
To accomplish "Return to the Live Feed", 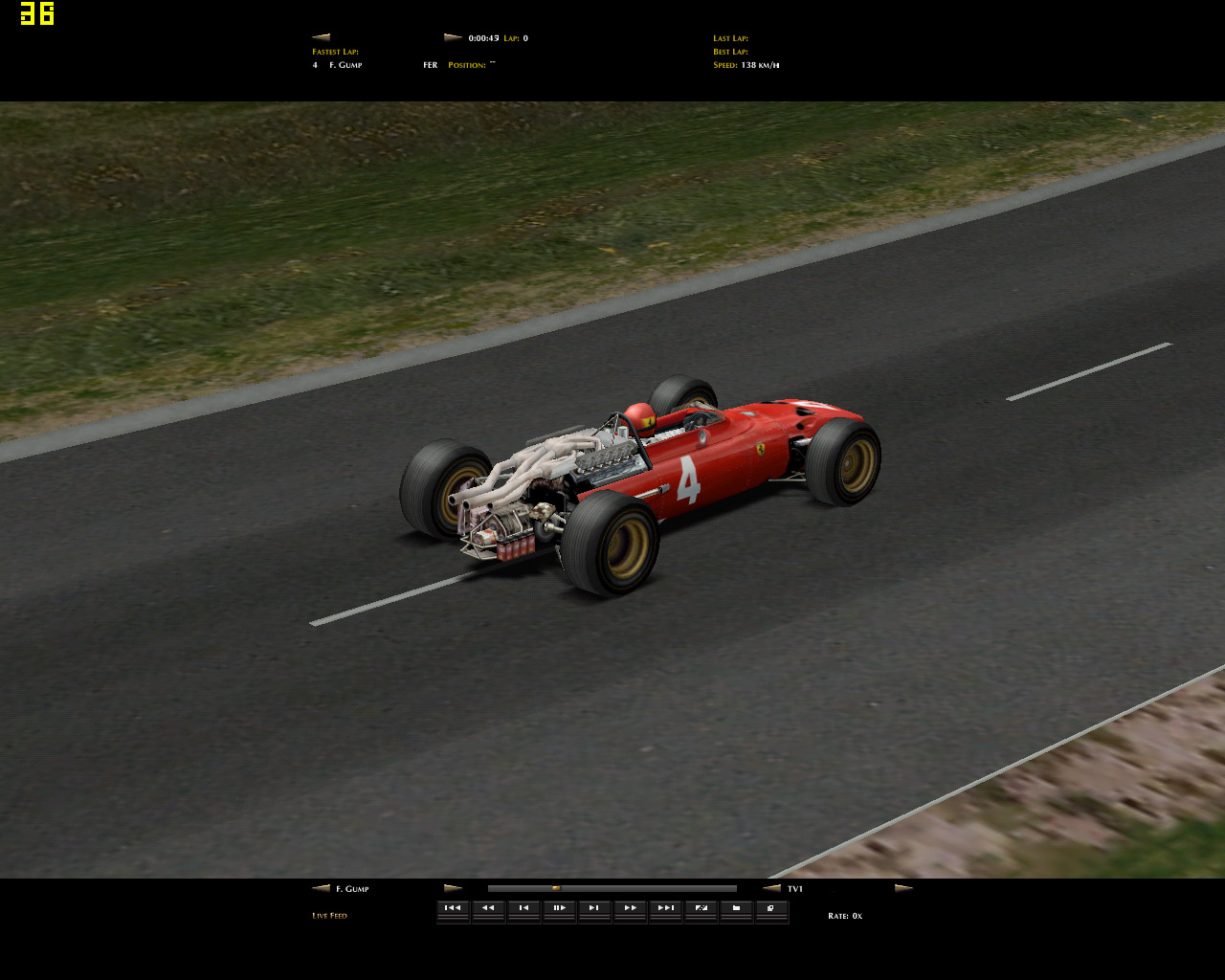I will point(329,916).
